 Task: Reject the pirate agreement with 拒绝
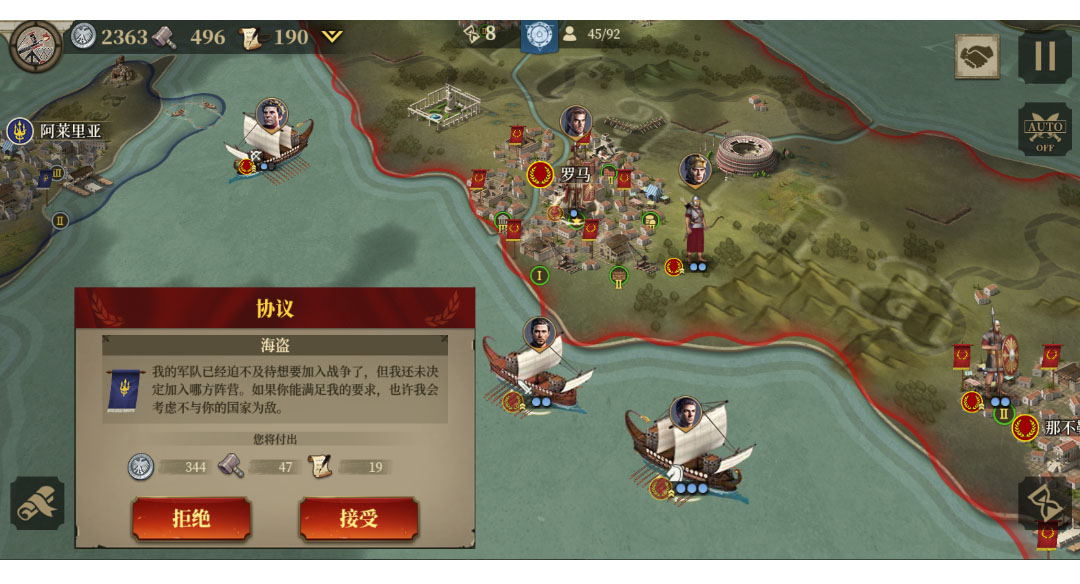(x=191, y=518)
